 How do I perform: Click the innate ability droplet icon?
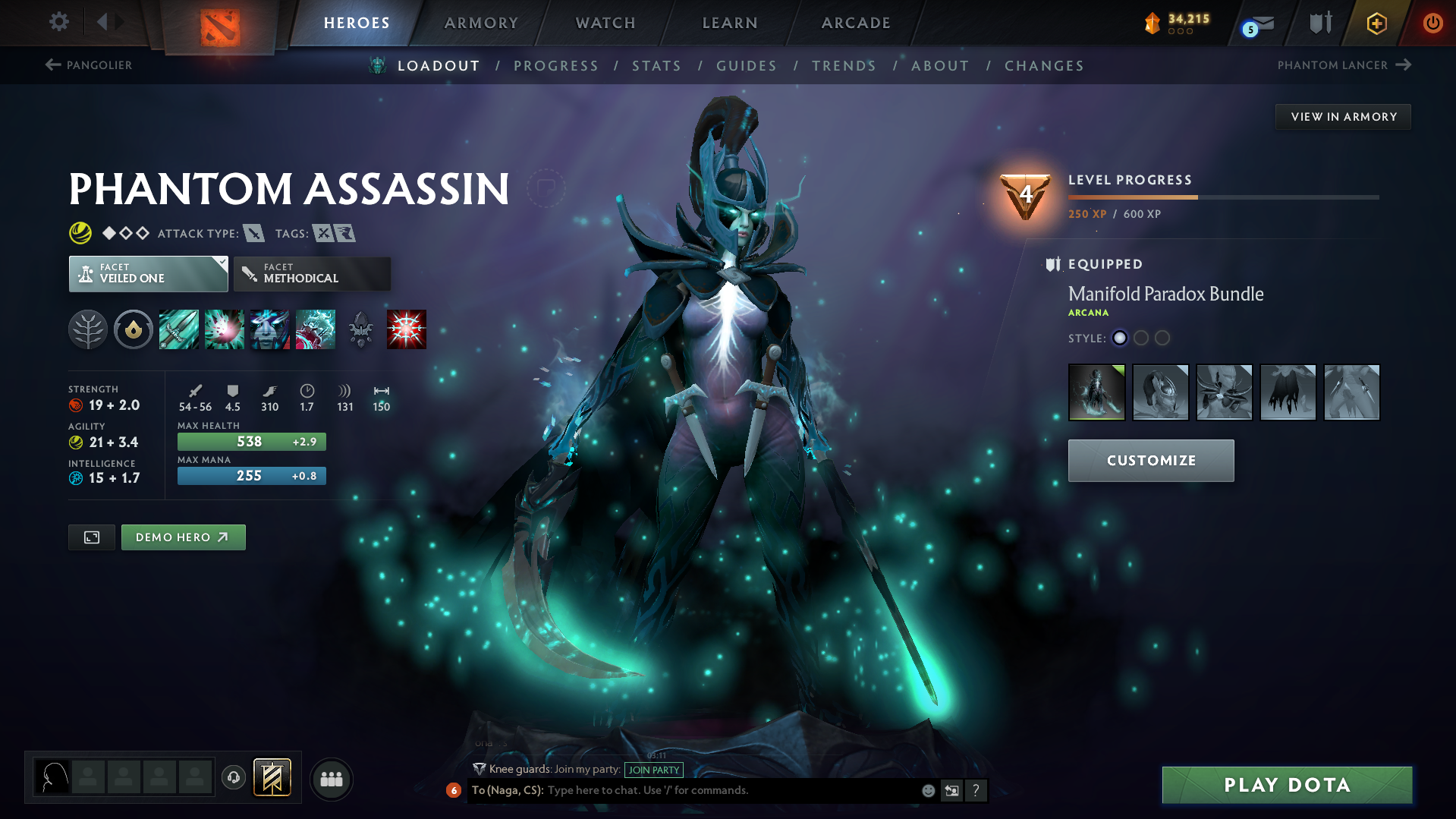[x=134, y=329]
